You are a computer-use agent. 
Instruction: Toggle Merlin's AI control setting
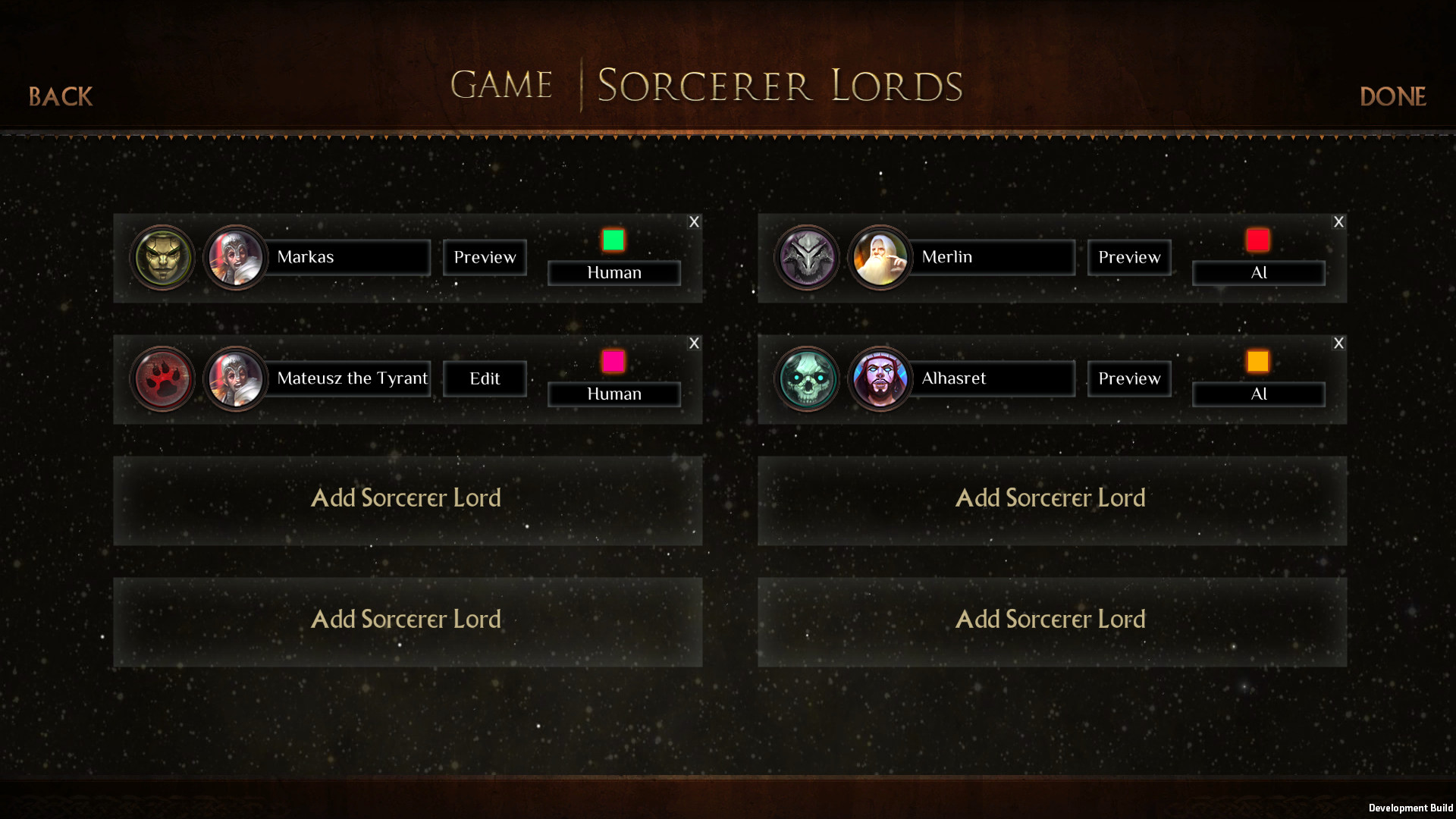point(1258,272)
